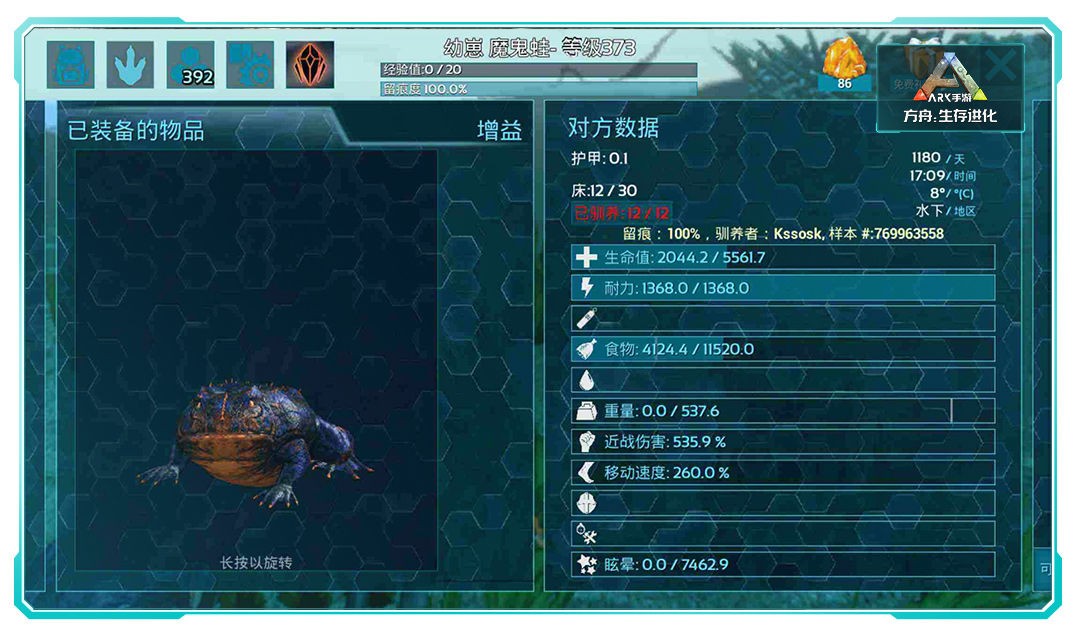The height and width of the screenshot is (641, 1080).
Task: Select the 近战伤害 melee damage row
Action: pos(783,441)
